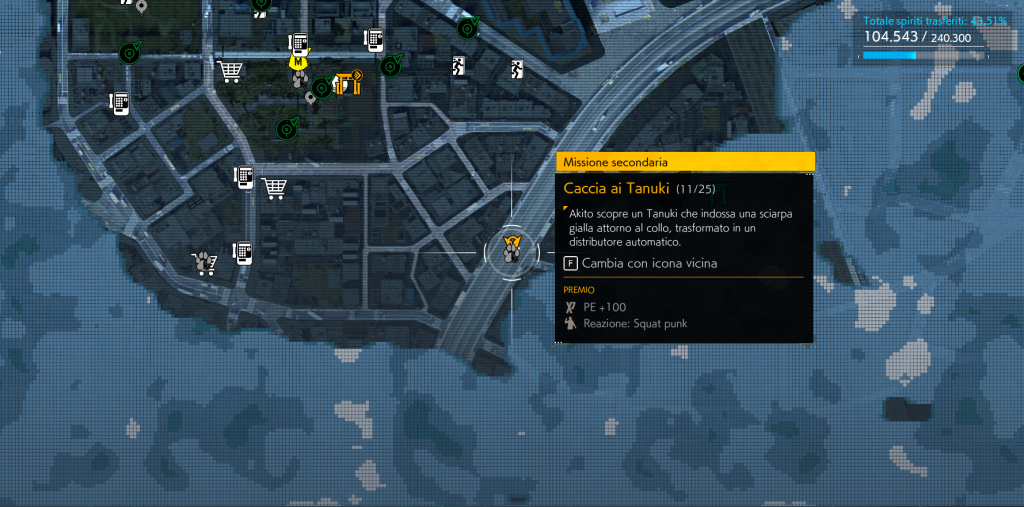Select the orange torii gate marker

[348, 82]
